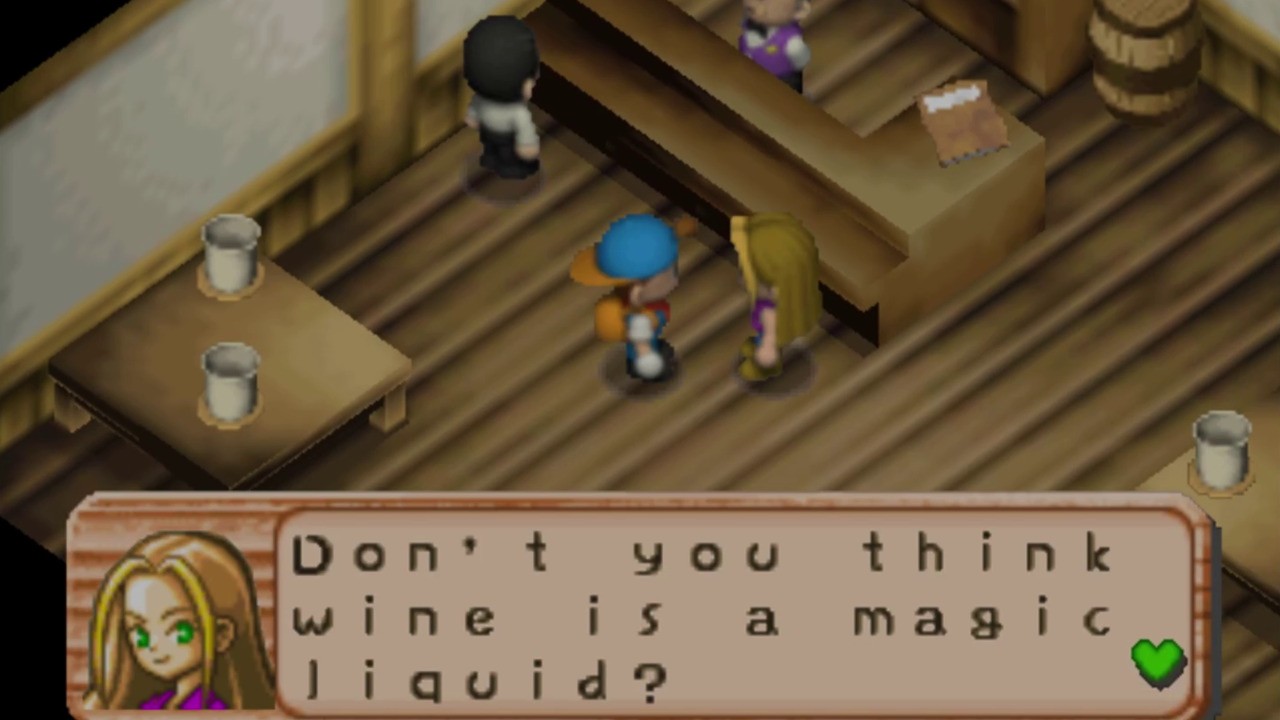Click the mug on the bottom right table
Viewport: 1280px width, 720px height.
1222,450
